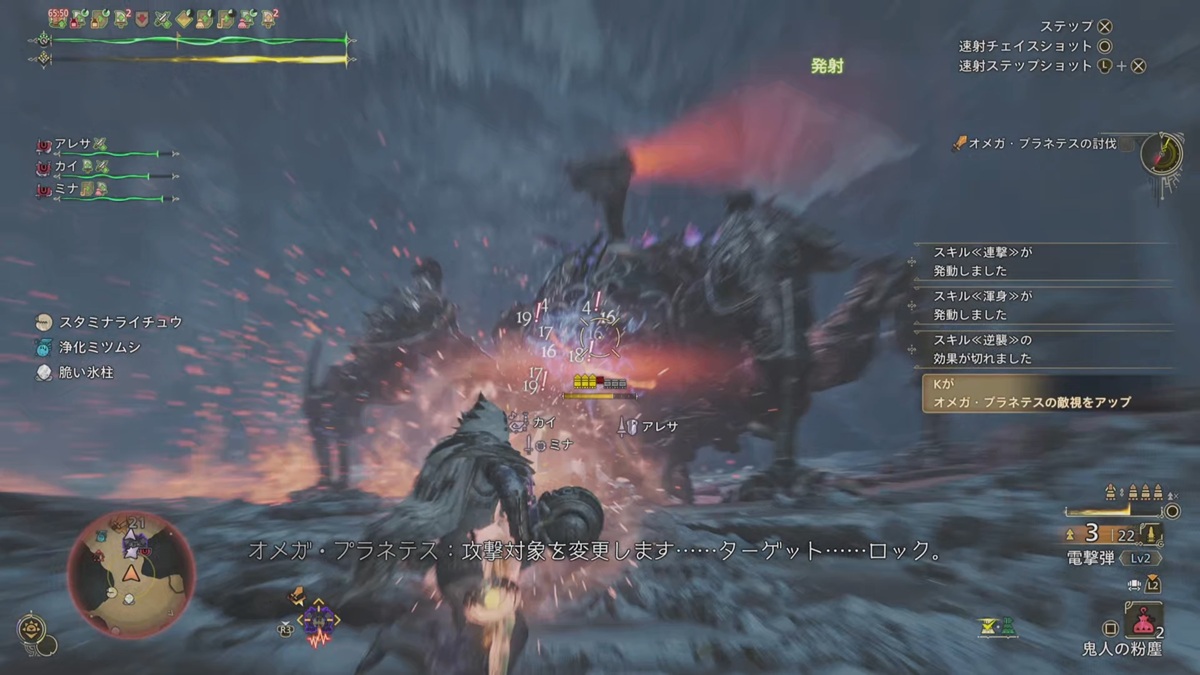
Task: Choose 浄化ミツムシ in the nearby list
Action: point(100,347)
